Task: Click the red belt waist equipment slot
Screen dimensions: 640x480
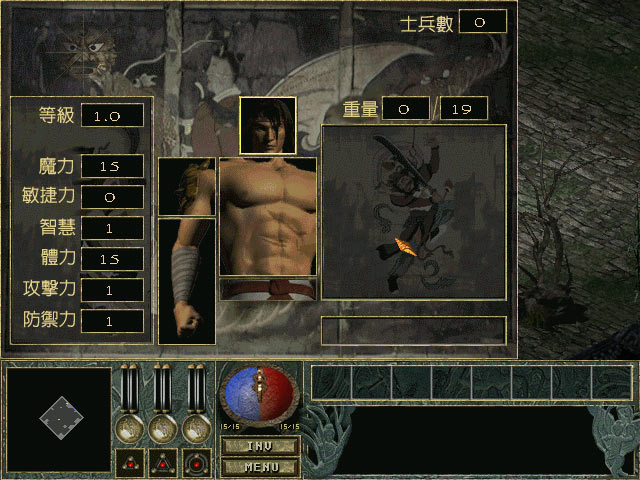Action: (267, 289)
